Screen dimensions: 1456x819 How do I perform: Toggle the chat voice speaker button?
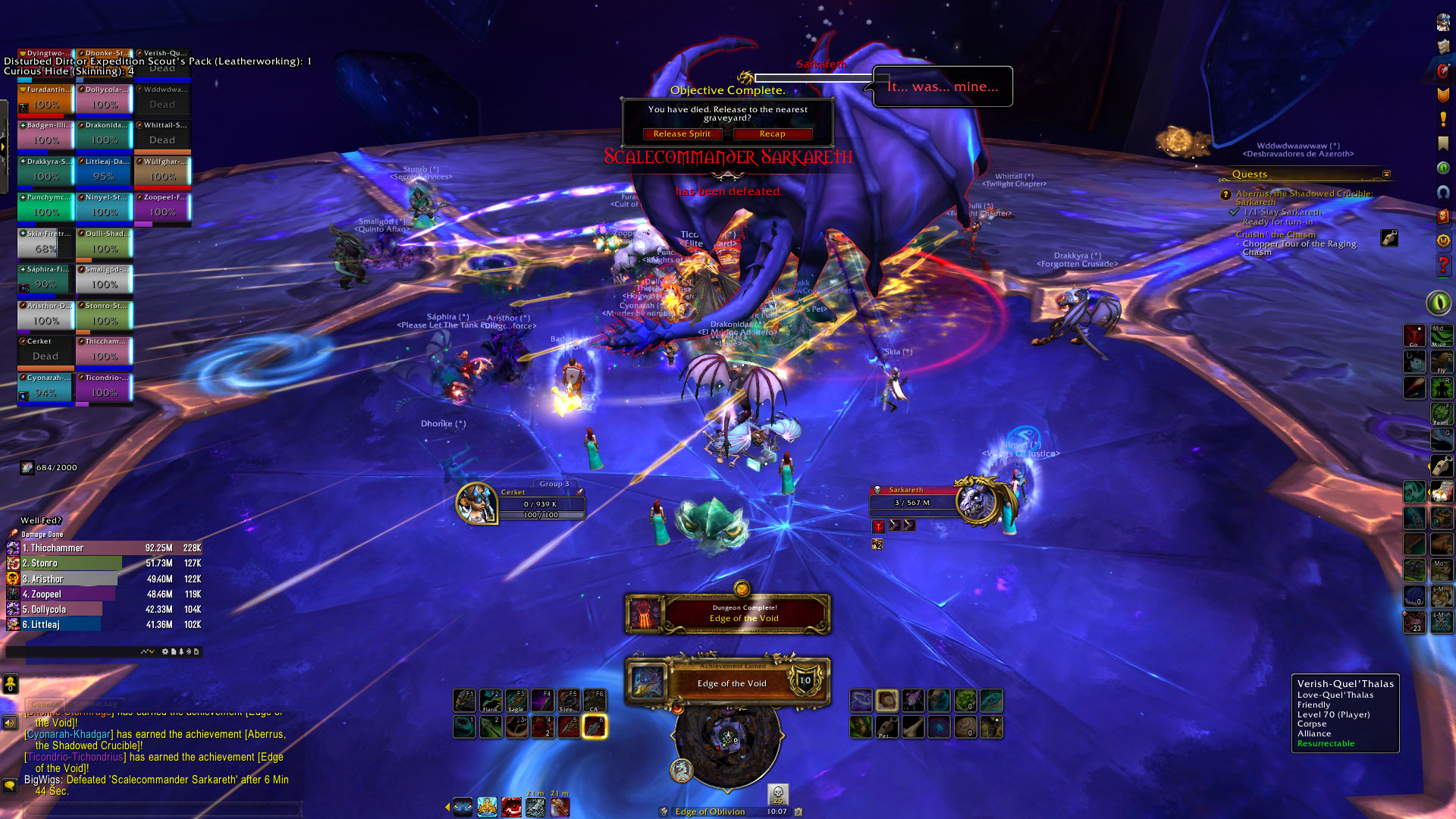click(x=10, y=723)
